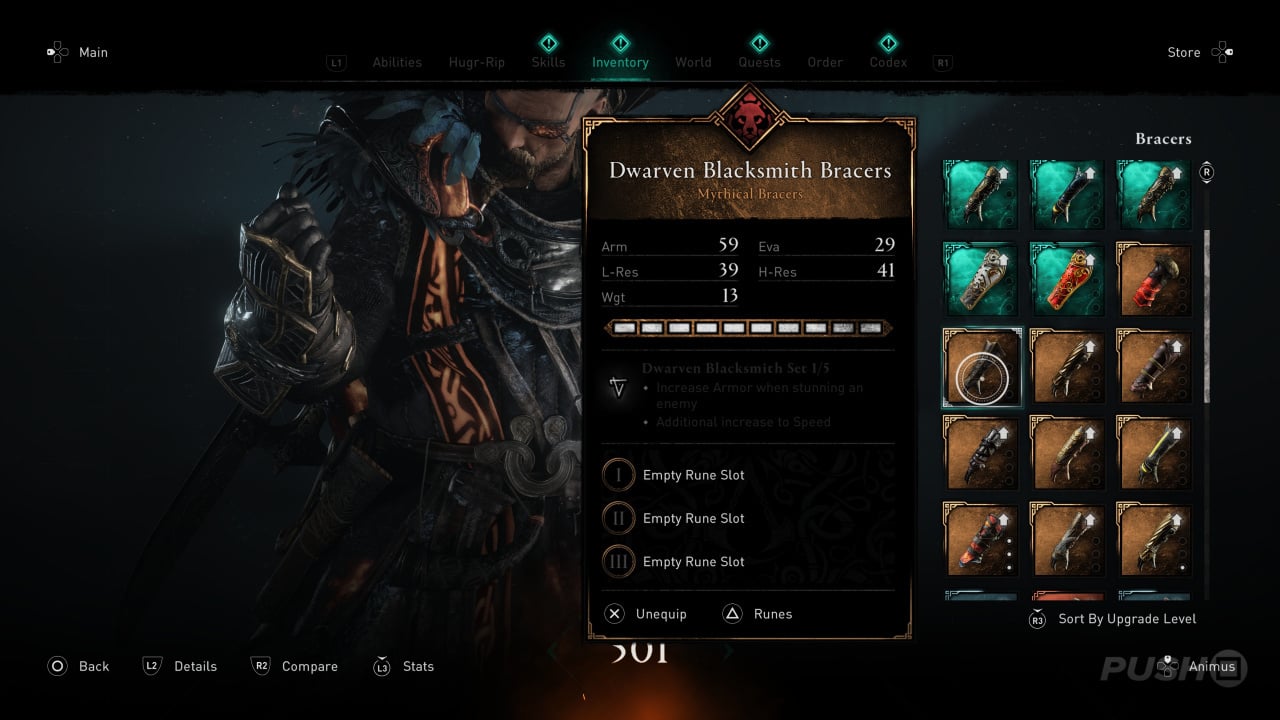Screen dimensions: 1280x720
Task: Select the third Empty Rune Slot
Action: (693, 562)
